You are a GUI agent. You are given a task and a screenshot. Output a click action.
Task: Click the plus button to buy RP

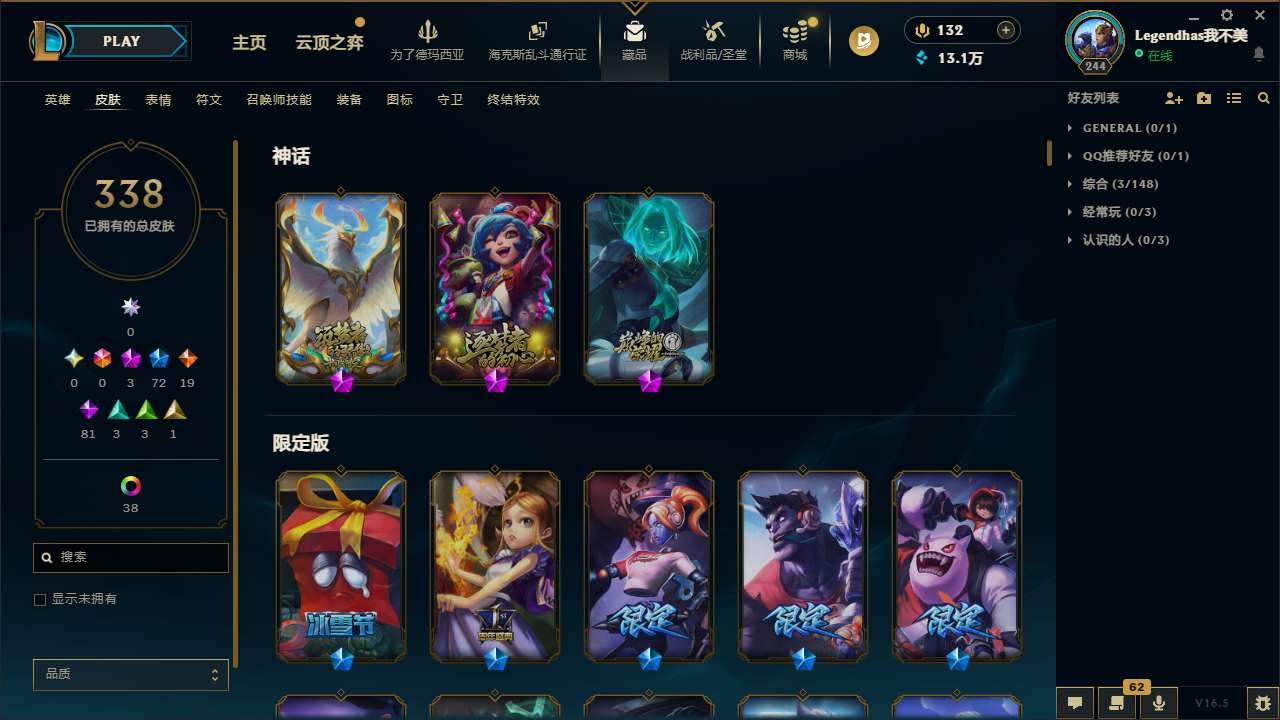[x=1004, y=30]
